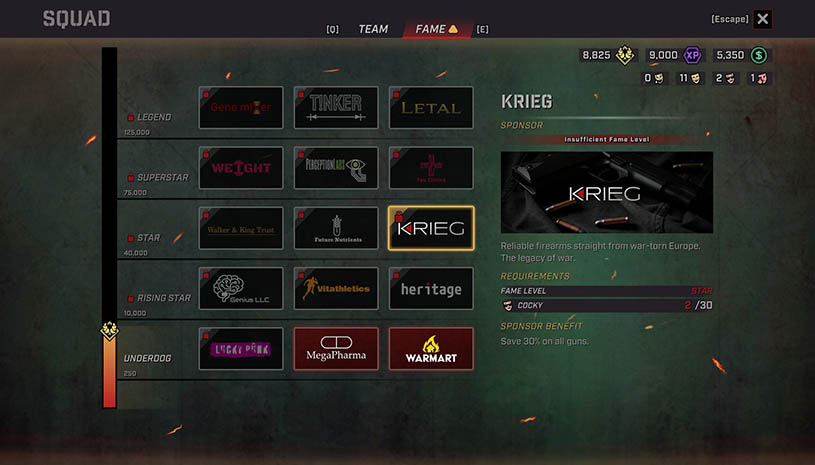This screenshot has height=465, width=815.
Task: Close the Squad screen with X
Action: click(x=763, y=19)
